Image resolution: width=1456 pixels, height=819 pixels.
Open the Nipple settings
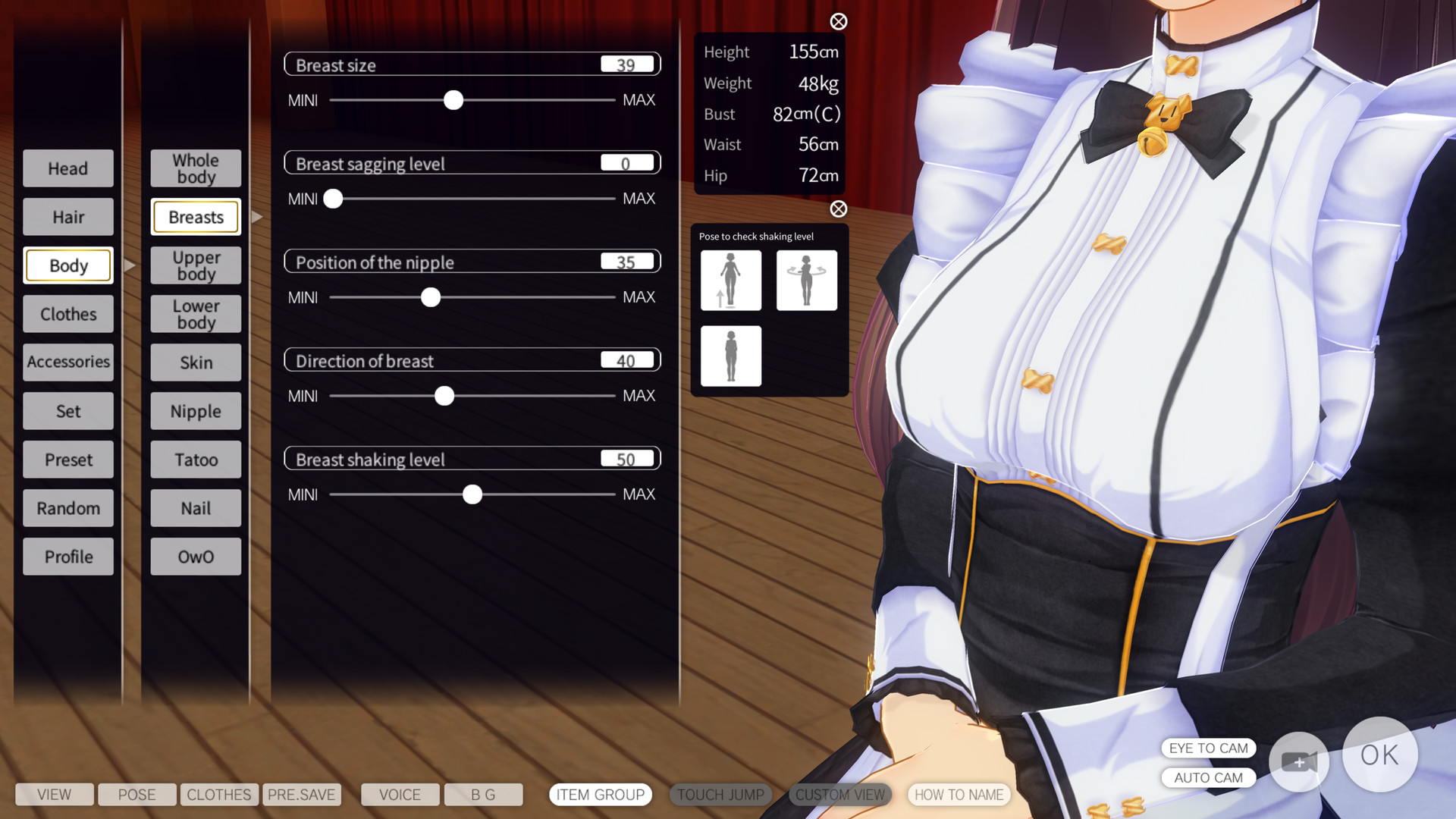point(195,411)
